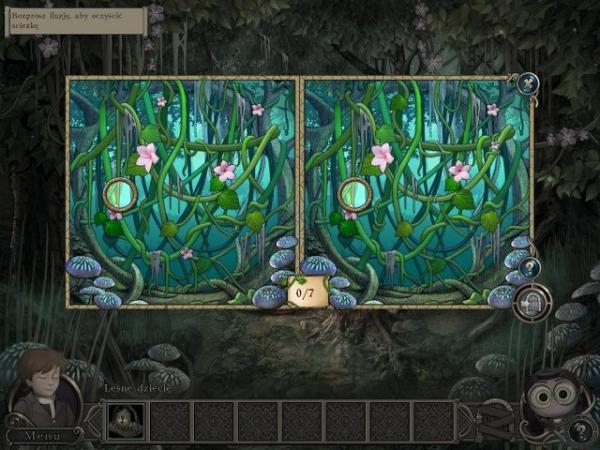Close the puzzle with the X button
The image size is (600, 450).
pyautogui.click(x=527, y=83)
